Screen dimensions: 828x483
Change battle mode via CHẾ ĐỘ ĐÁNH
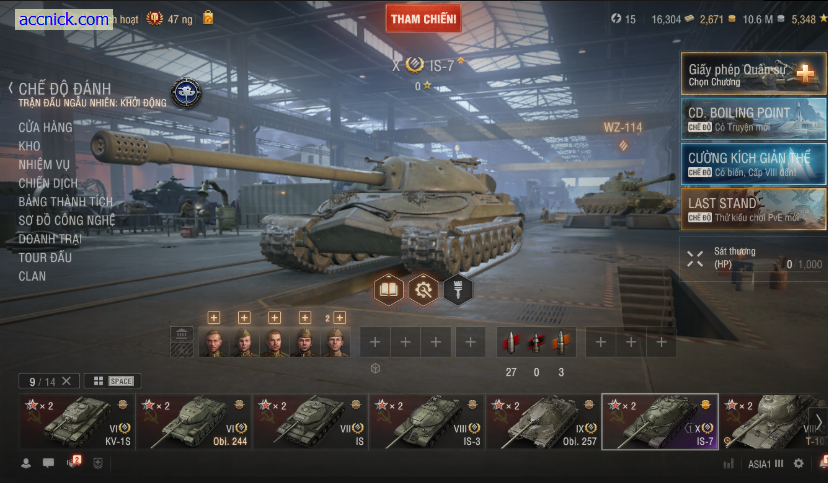pyautogui.click(x=64, y=89)
